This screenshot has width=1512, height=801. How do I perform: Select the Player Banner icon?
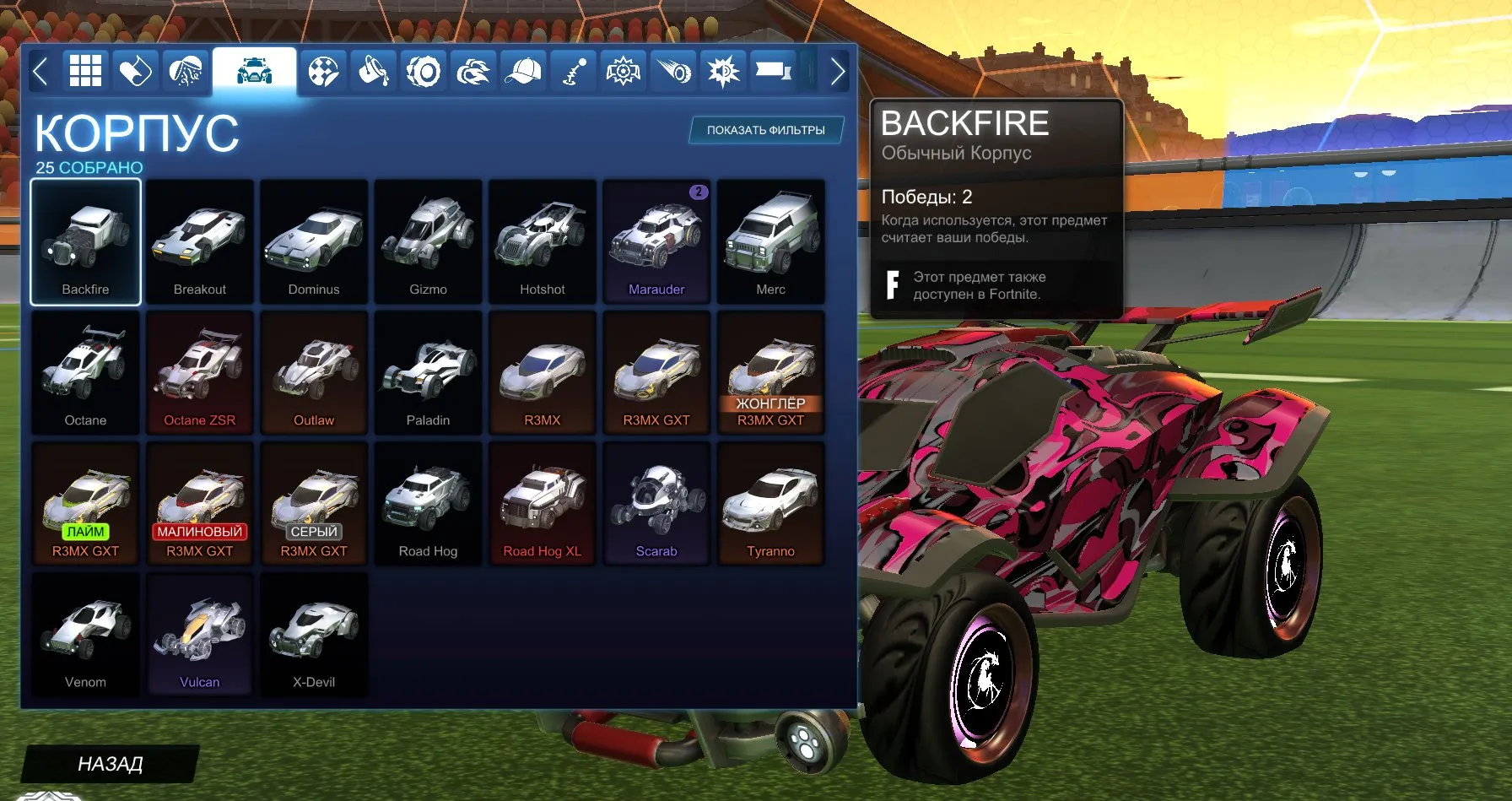(770, 71)
